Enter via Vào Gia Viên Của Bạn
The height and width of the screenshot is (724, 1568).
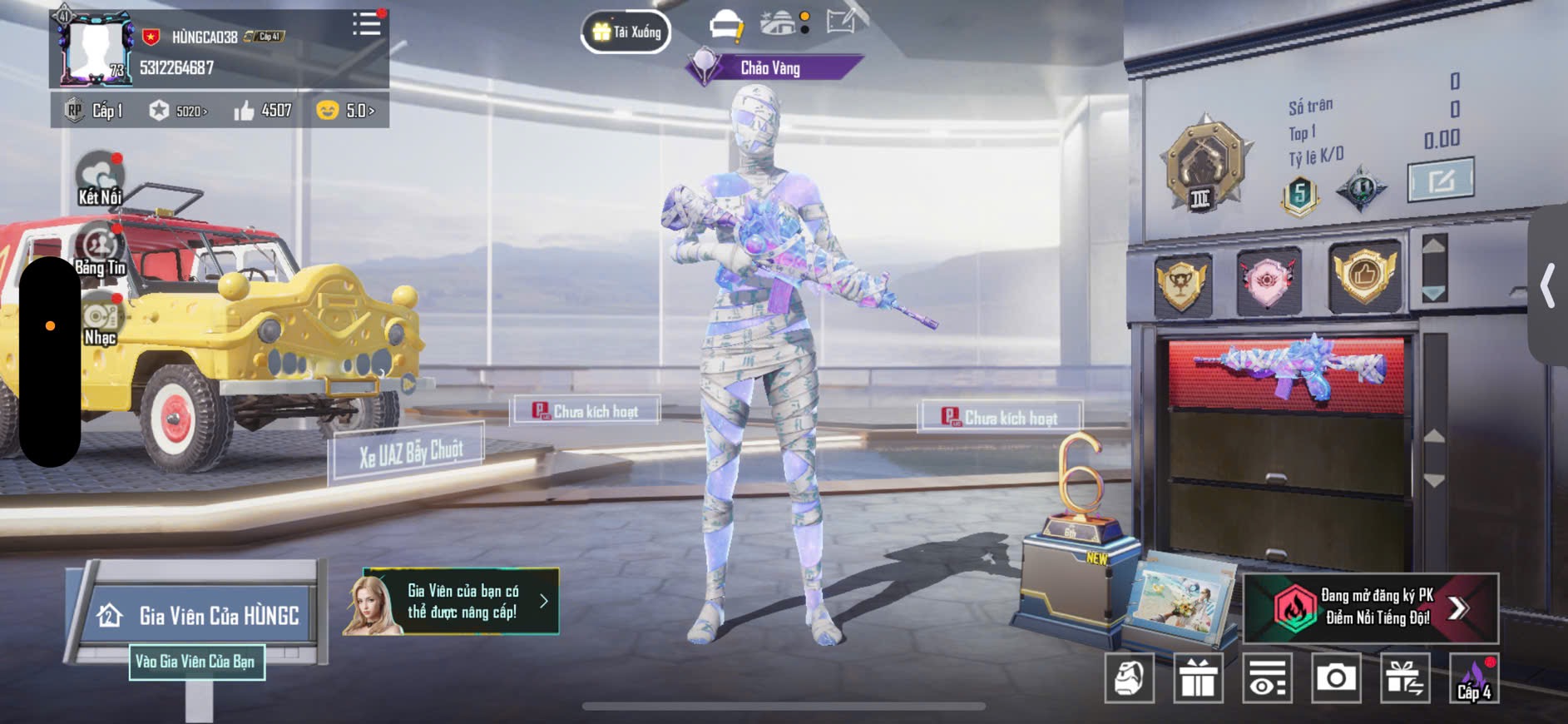(196, 662)
